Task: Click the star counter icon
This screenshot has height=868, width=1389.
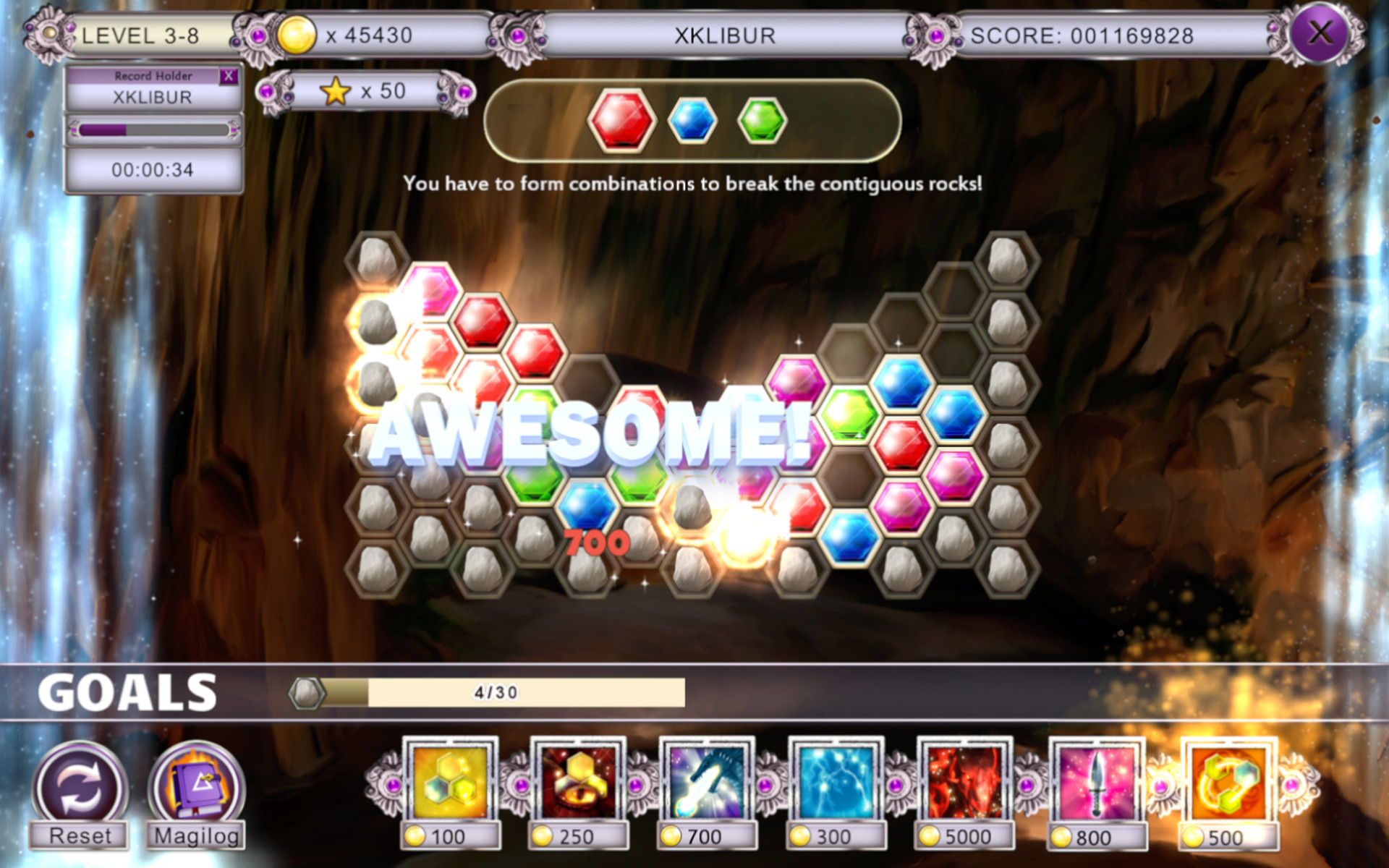Action: coord(335,91)
